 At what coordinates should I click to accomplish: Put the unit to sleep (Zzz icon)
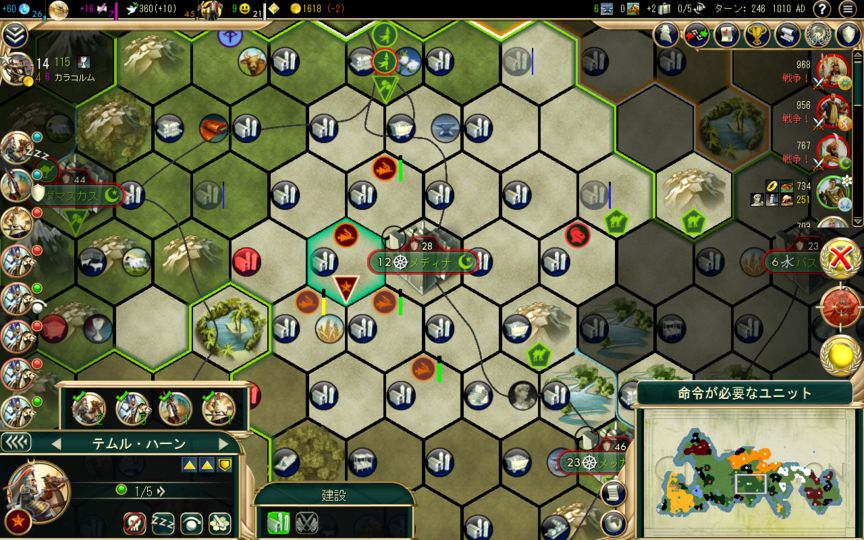(x=162, y=522)
